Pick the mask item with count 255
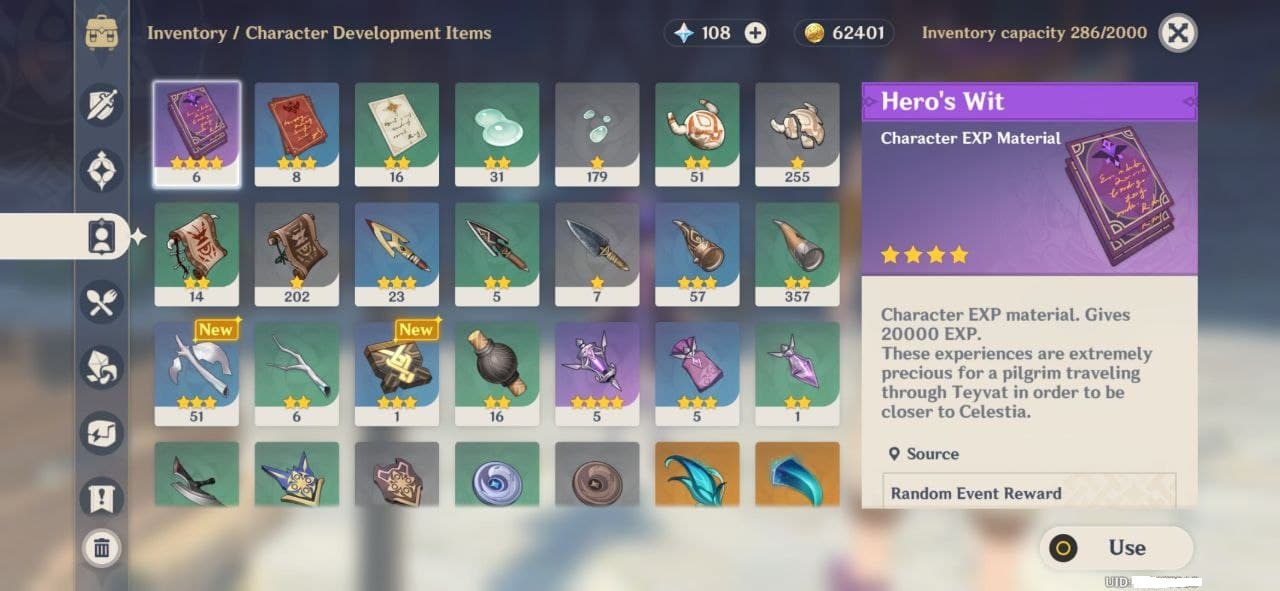The height and width of the screenshot is (591, 1280). (x=797, y=134)
